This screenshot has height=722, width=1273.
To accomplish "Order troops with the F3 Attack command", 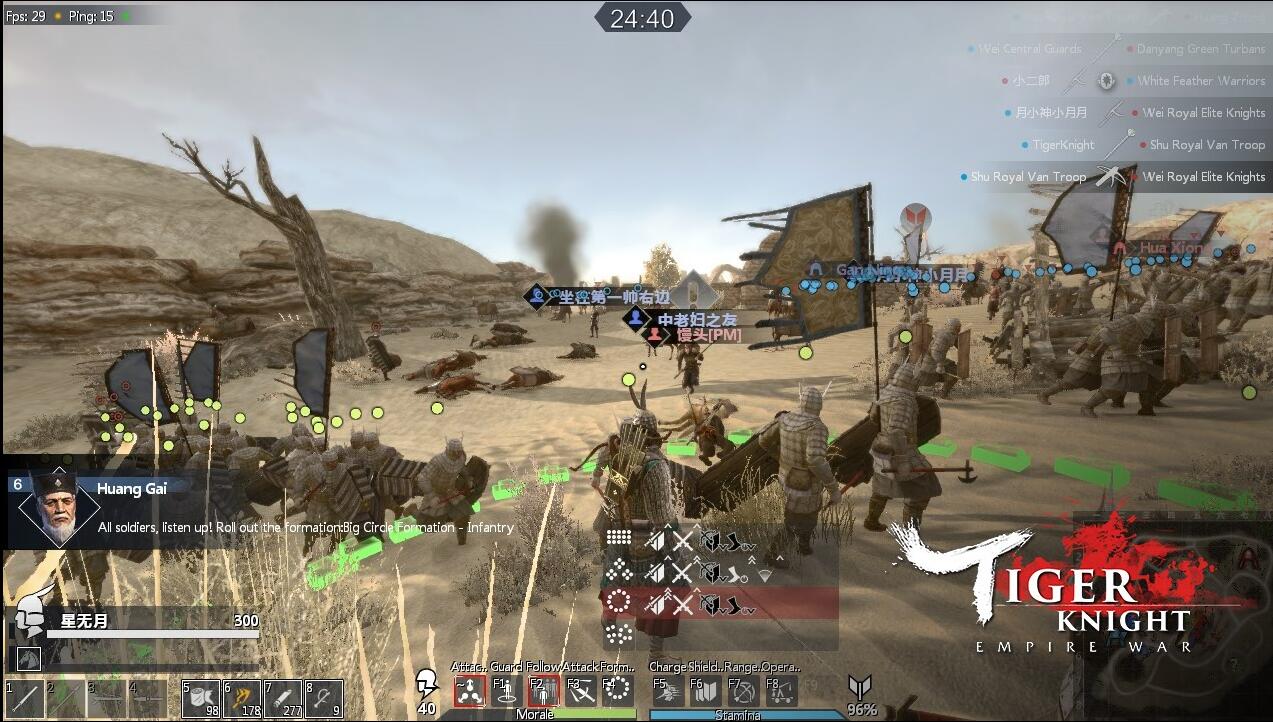I will pyautogui.click(x=581, y=690).
